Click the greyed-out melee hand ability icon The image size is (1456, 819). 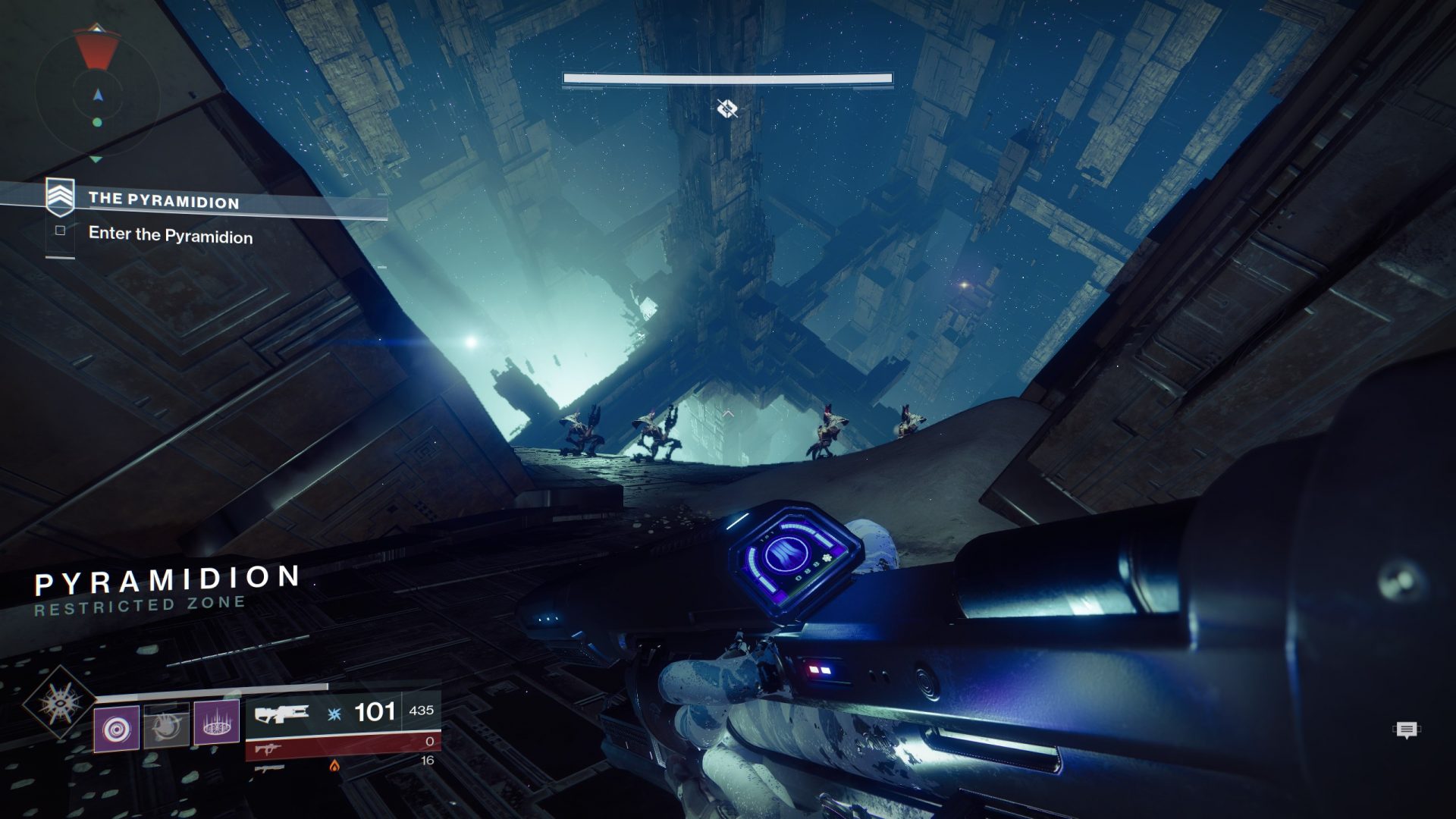click(166, 726)
